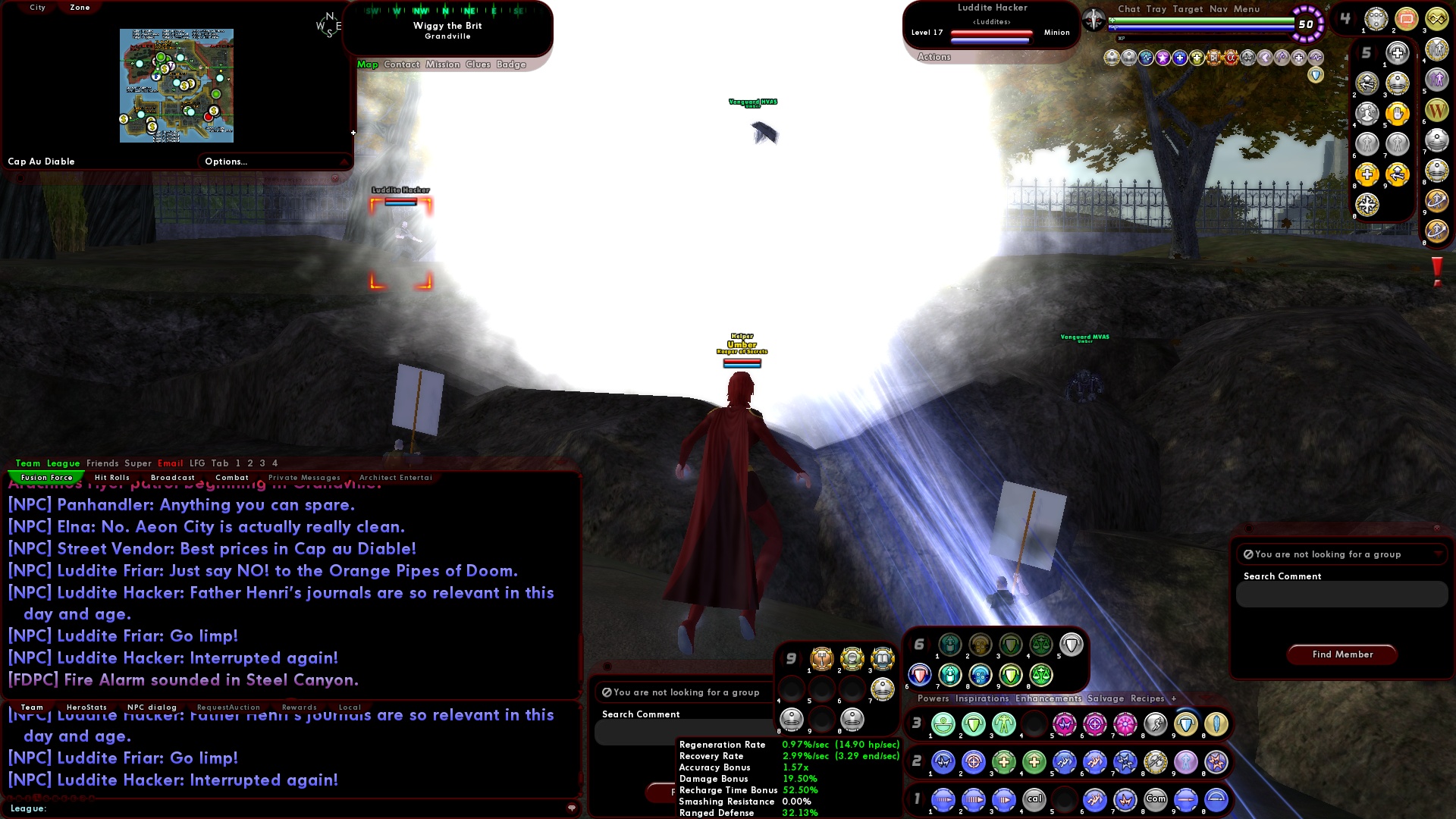The image size is (1456, 819).
Task: Activate the 'Com' power icon in tray 1
Action: [x=1156, y=800]
